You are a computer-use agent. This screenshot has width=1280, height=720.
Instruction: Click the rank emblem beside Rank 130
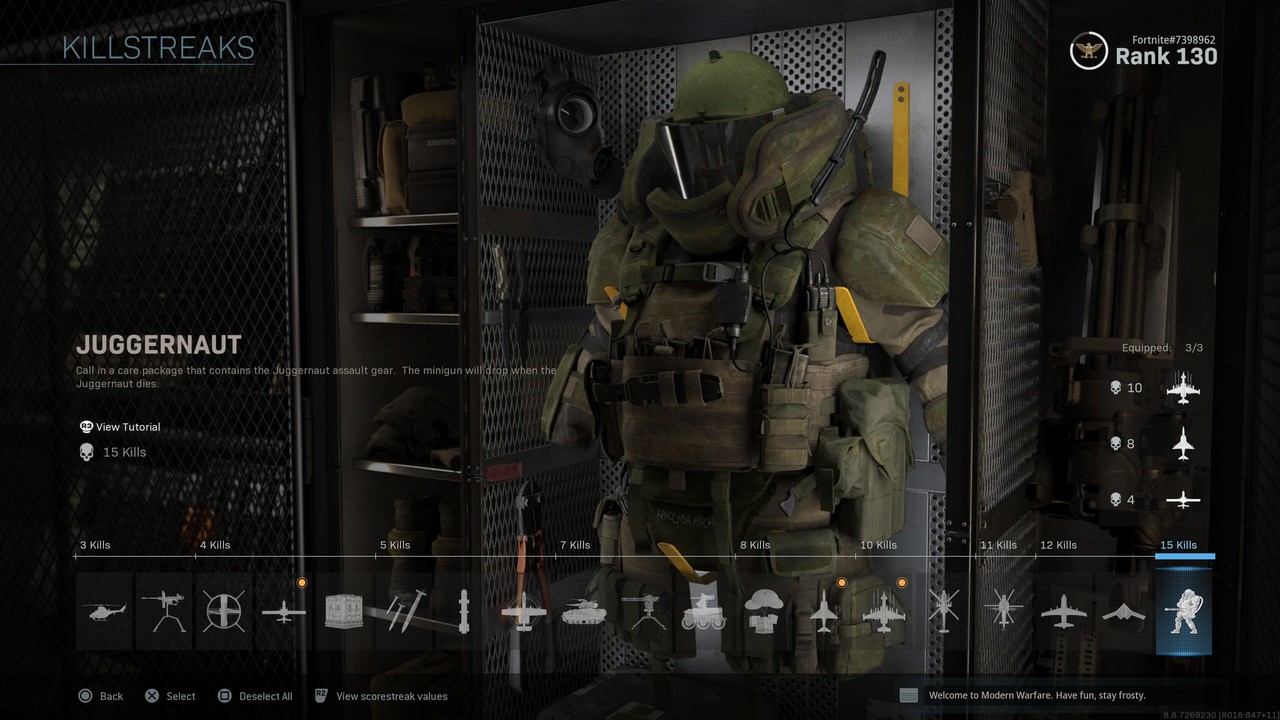coord(1088,51)
